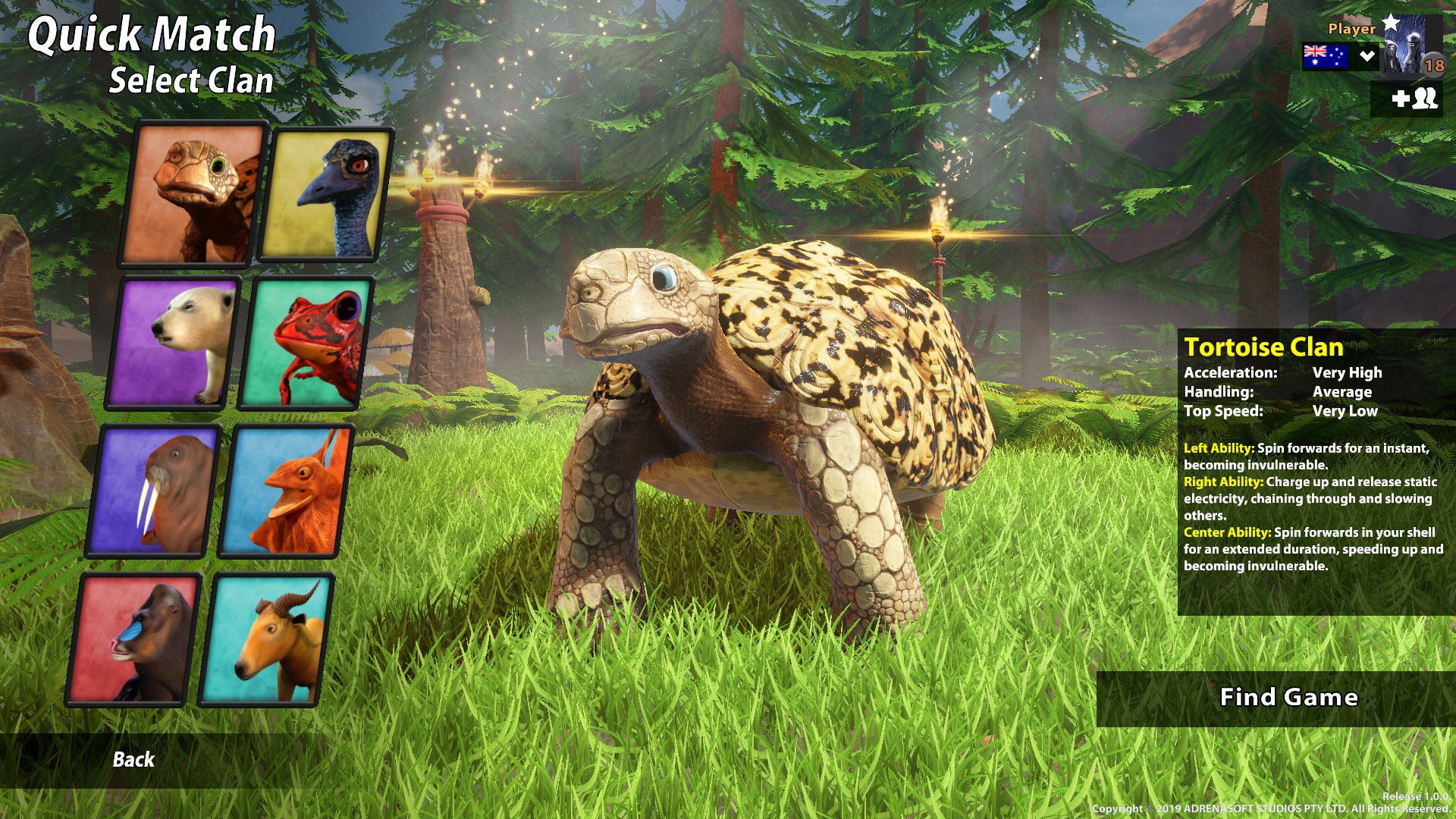
Task: Choose the walrus clan portrait
Action: click(x=155, y=491)
